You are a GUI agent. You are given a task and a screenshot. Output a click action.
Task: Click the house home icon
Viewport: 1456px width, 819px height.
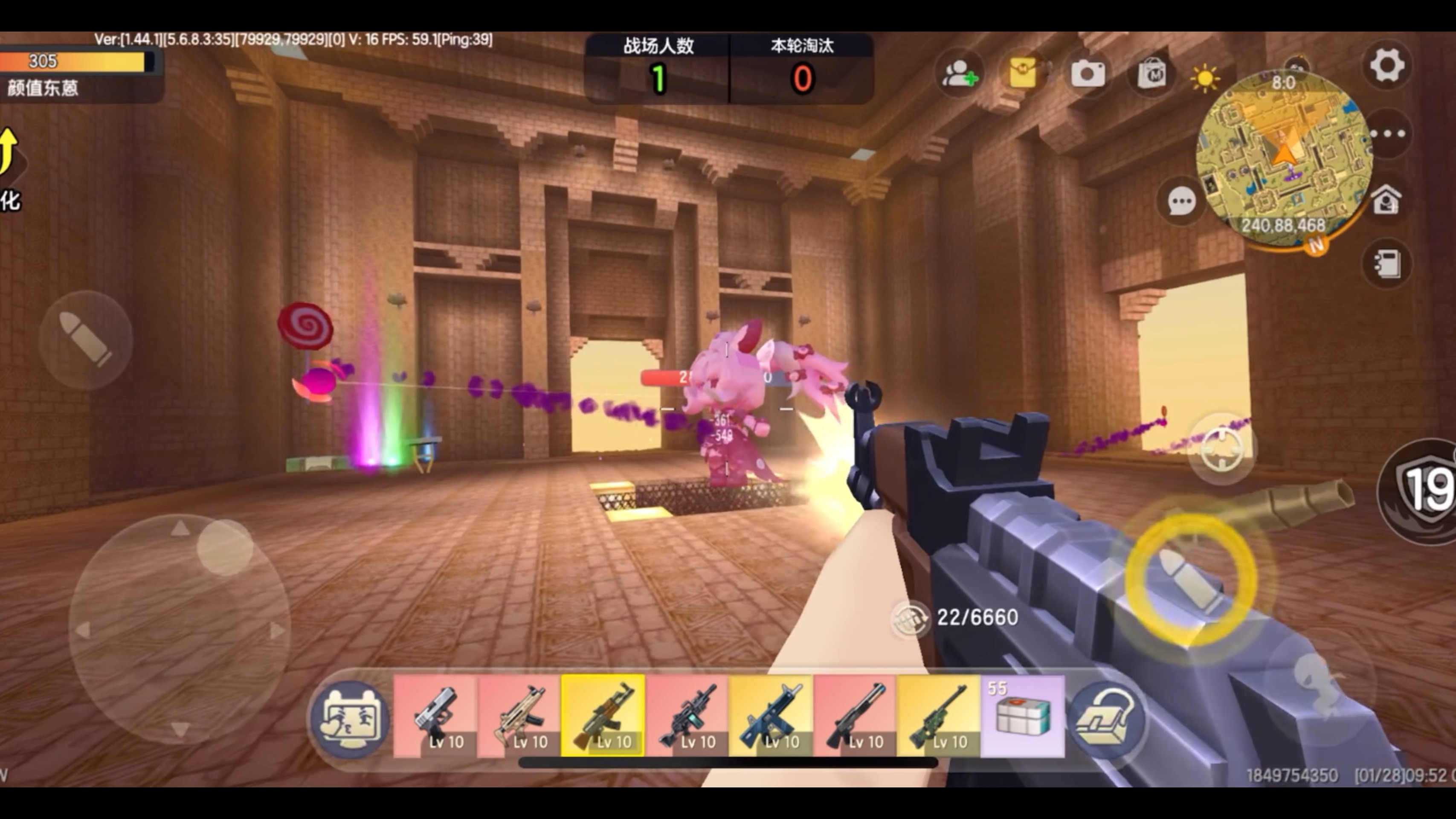(1386, 200)
